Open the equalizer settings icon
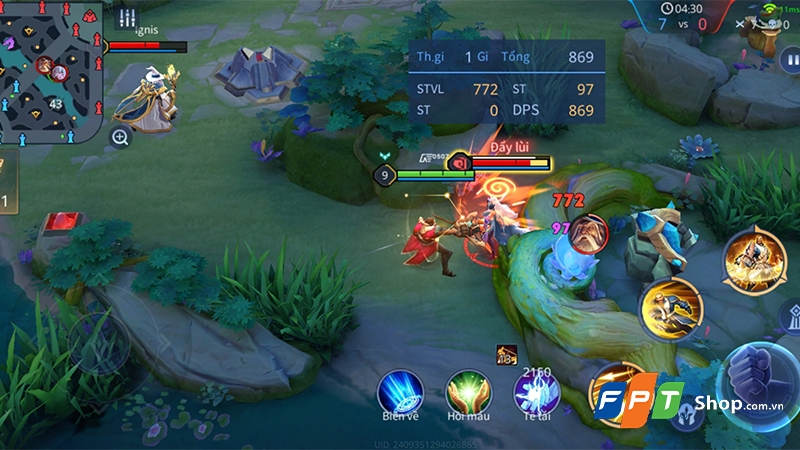The height and width of the screenshot is (450, 800). click(126, 17)
